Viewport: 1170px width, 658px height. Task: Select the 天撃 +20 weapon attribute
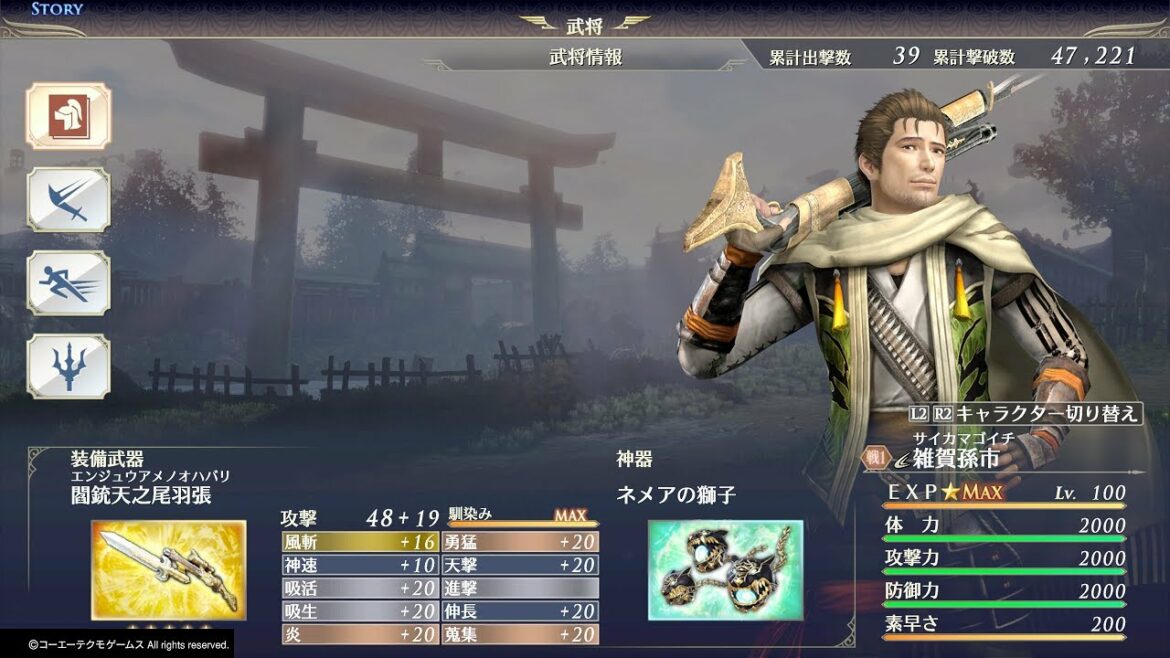(x=520, y=565)
